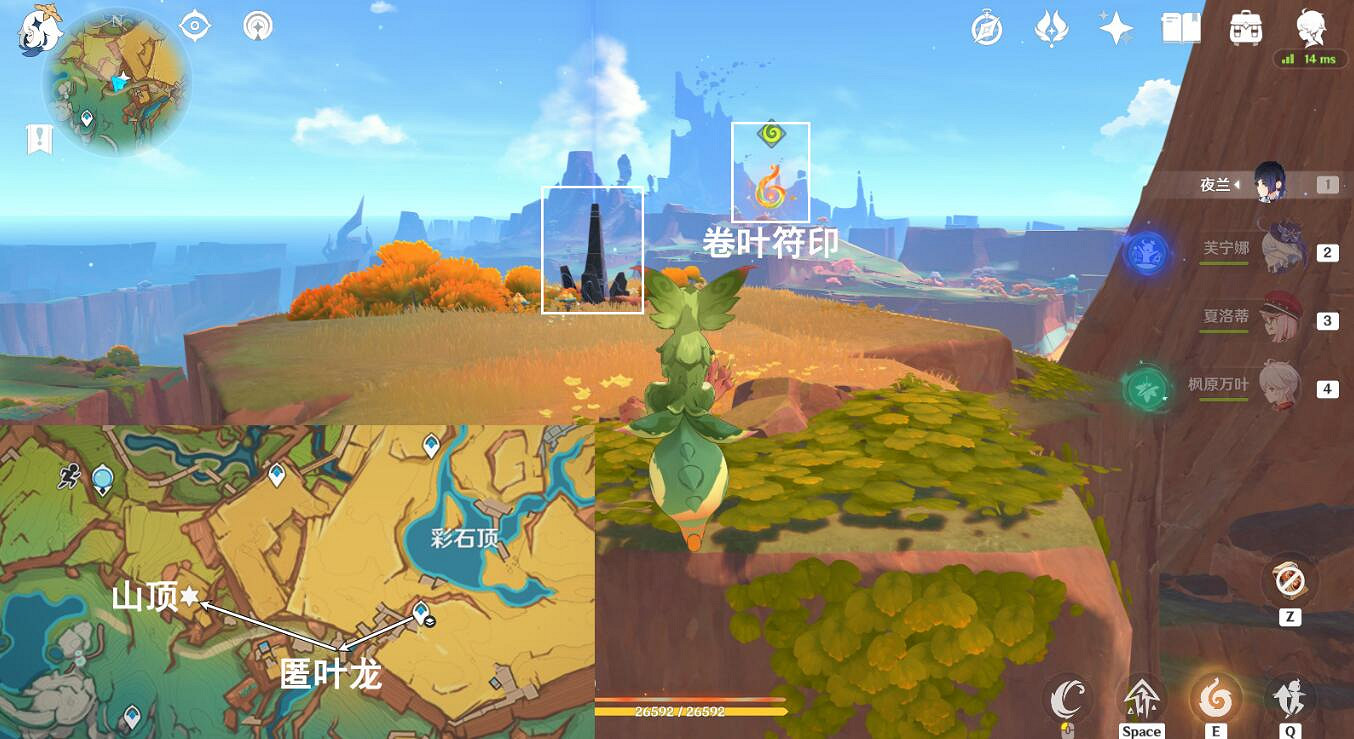This screenshot has height=739, width=1354.
Task: Open the Events overview star icon
Action: pyautogui.click(x=1117, y=28)
